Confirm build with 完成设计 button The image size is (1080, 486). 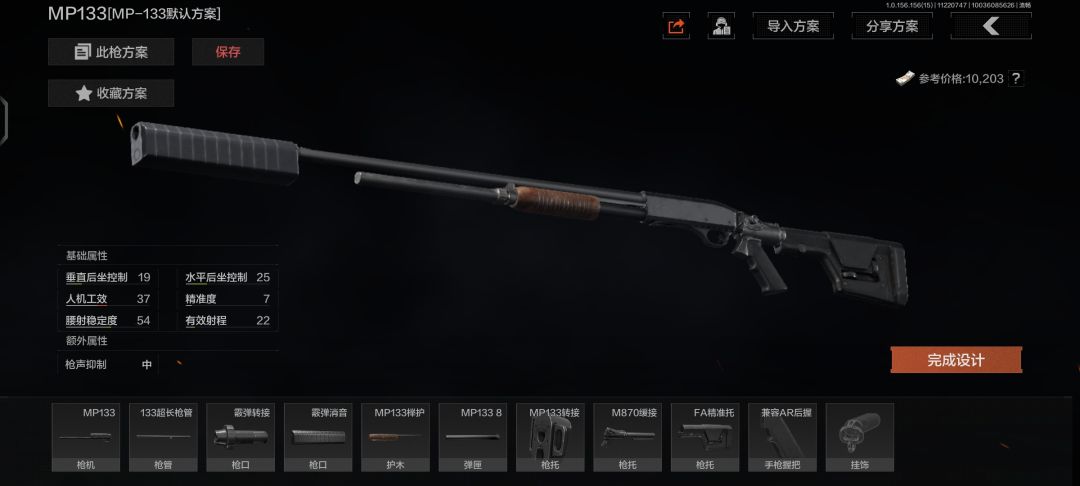pos(956,360)
